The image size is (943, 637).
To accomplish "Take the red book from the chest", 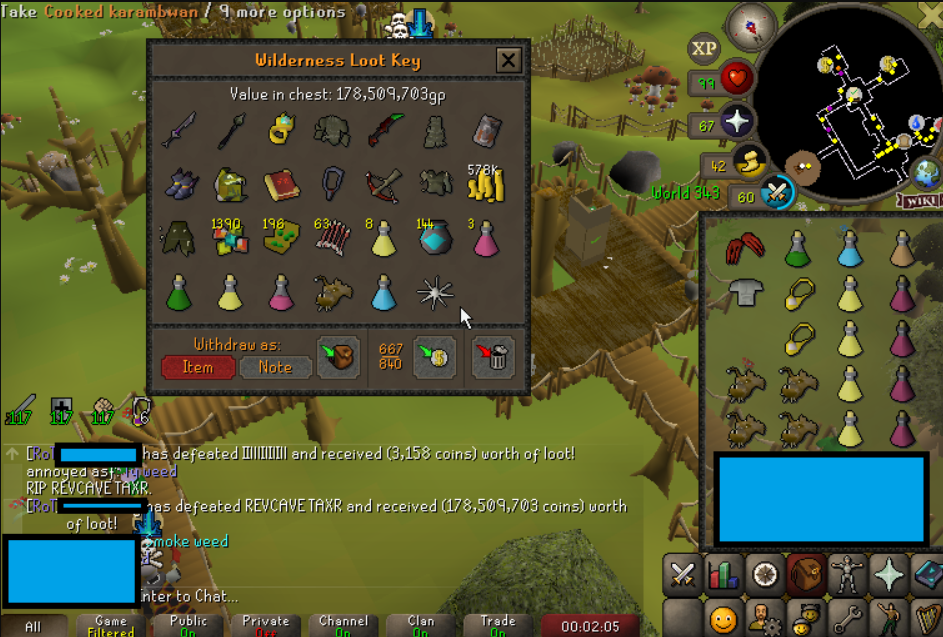I will (282, 184).
